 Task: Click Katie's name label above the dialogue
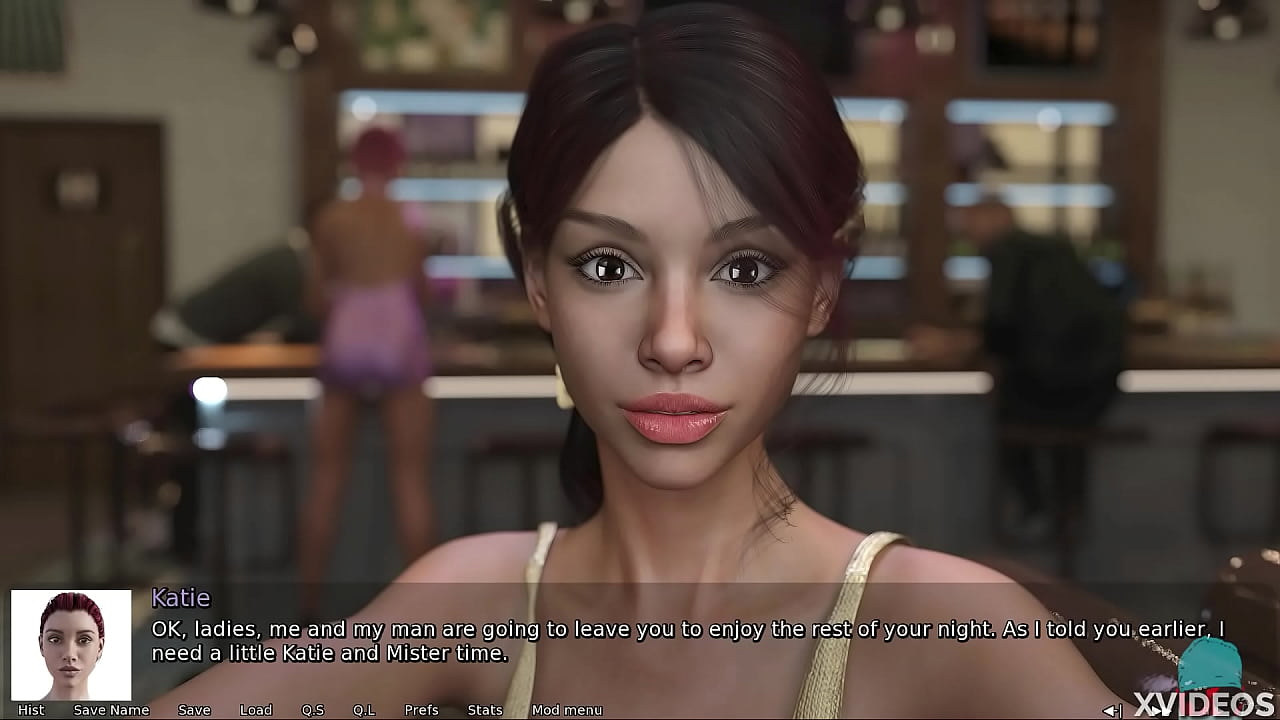[x=180, y=598]
